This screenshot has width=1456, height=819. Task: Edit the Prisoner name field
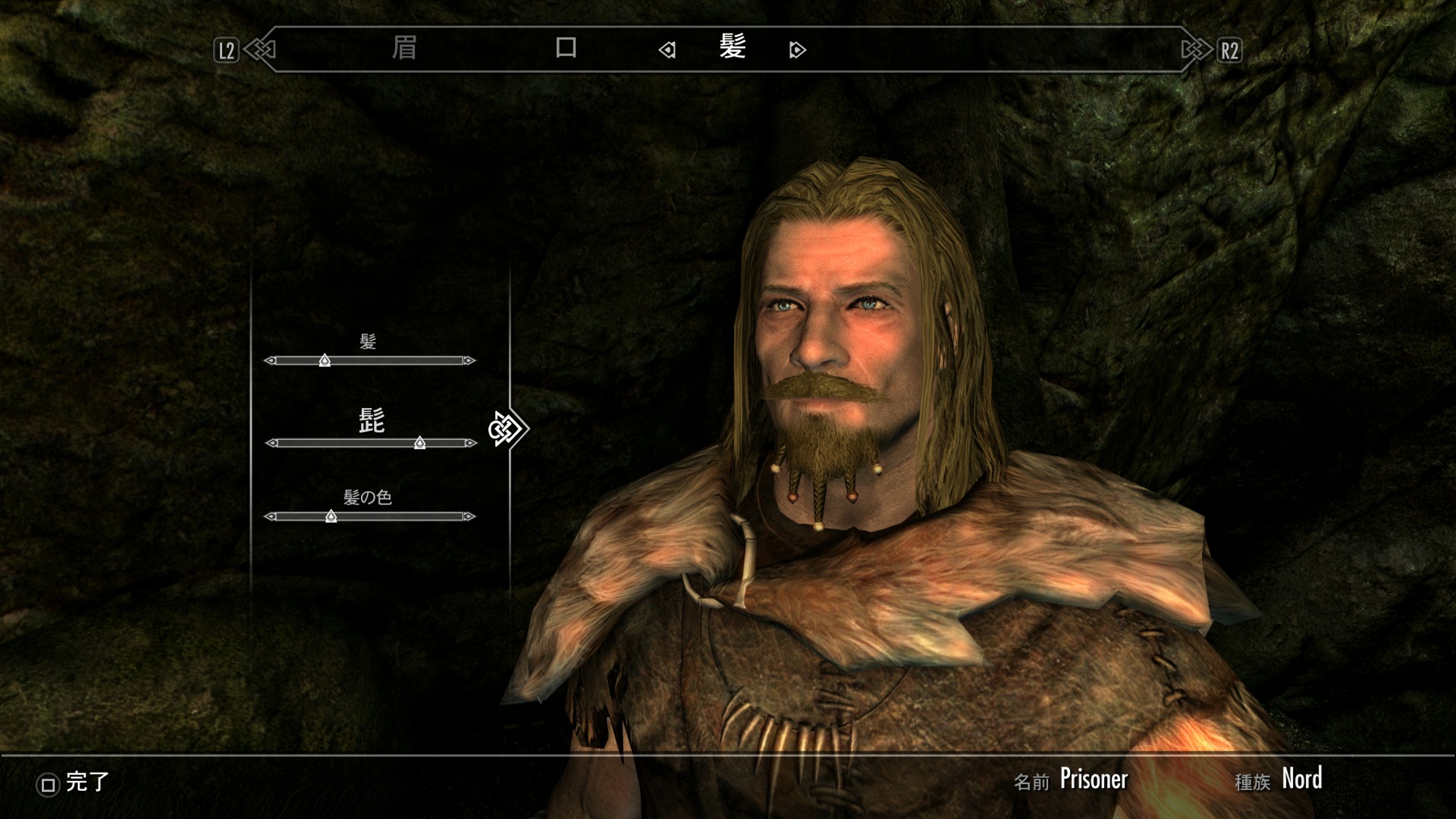coord(1093,779)
